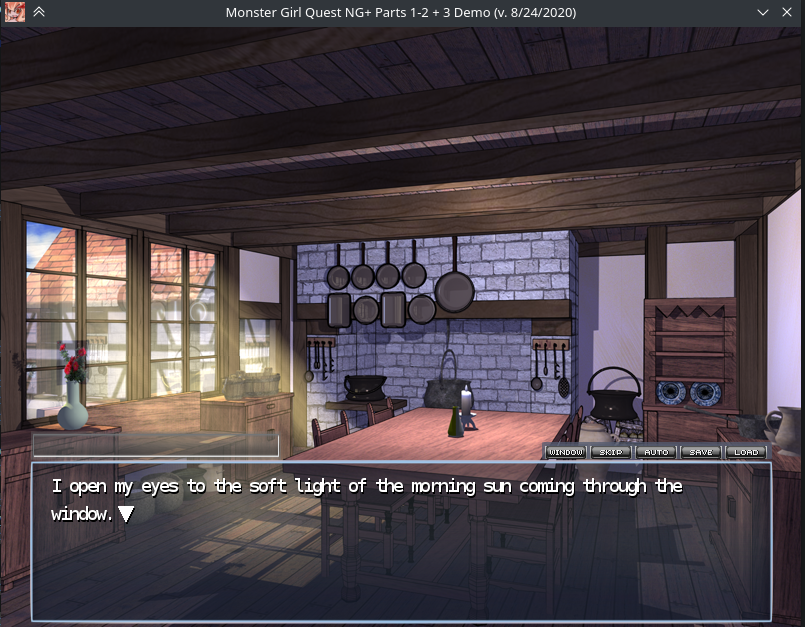The height and width of the screenshot is (627, 805).
Task: Activate the SKIP button
Action: point(611,452)
